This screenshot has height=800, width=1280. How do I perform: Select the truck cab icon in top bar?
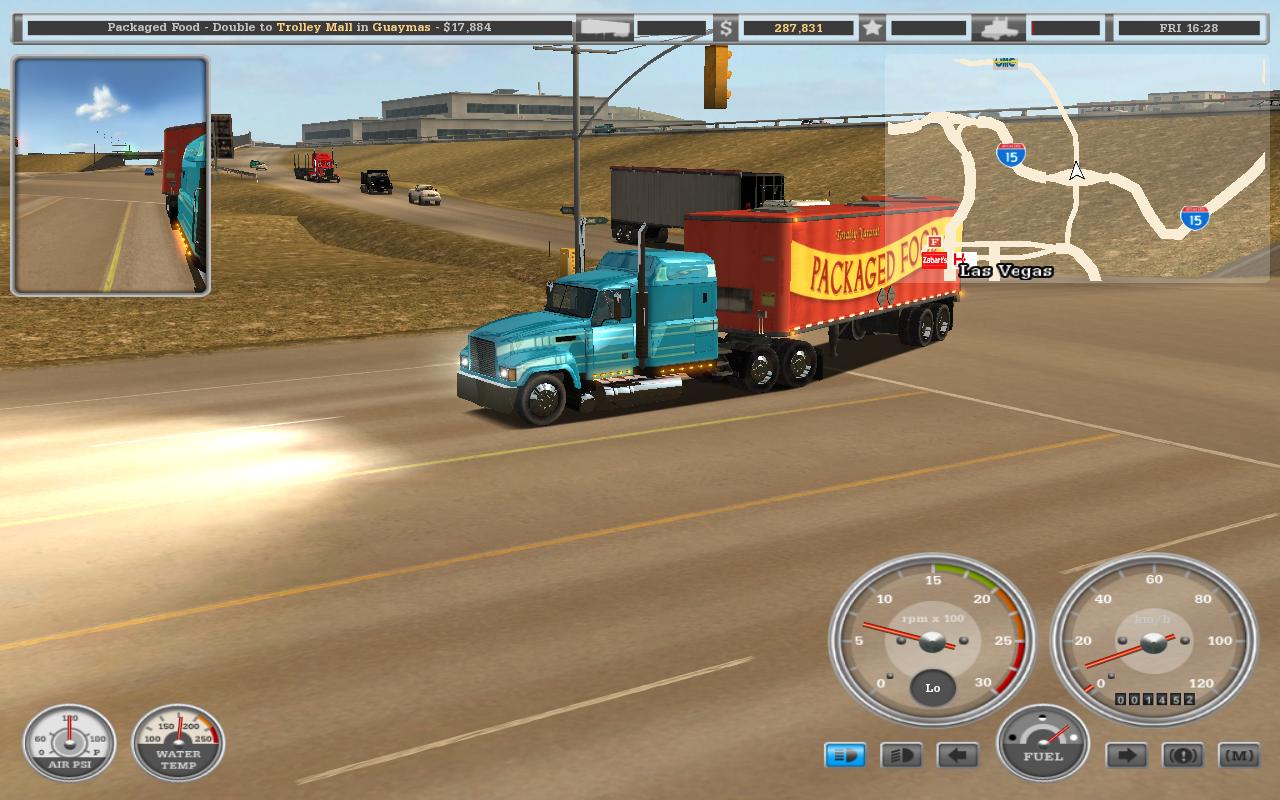pyautogui.click(x=999, y=28)
